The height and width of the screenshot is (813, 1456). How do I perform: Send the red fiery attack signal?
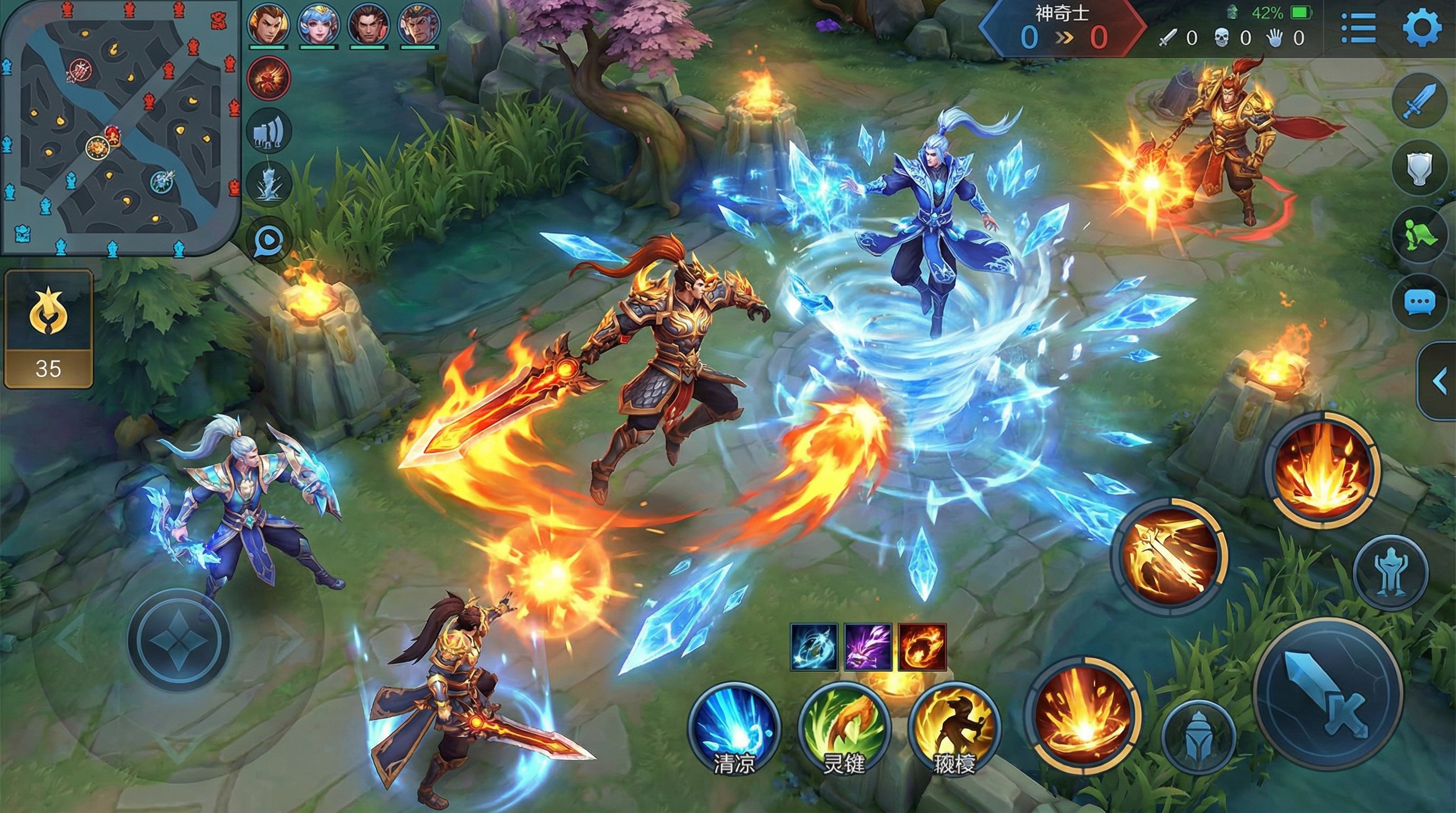click(x=269, y=78)
